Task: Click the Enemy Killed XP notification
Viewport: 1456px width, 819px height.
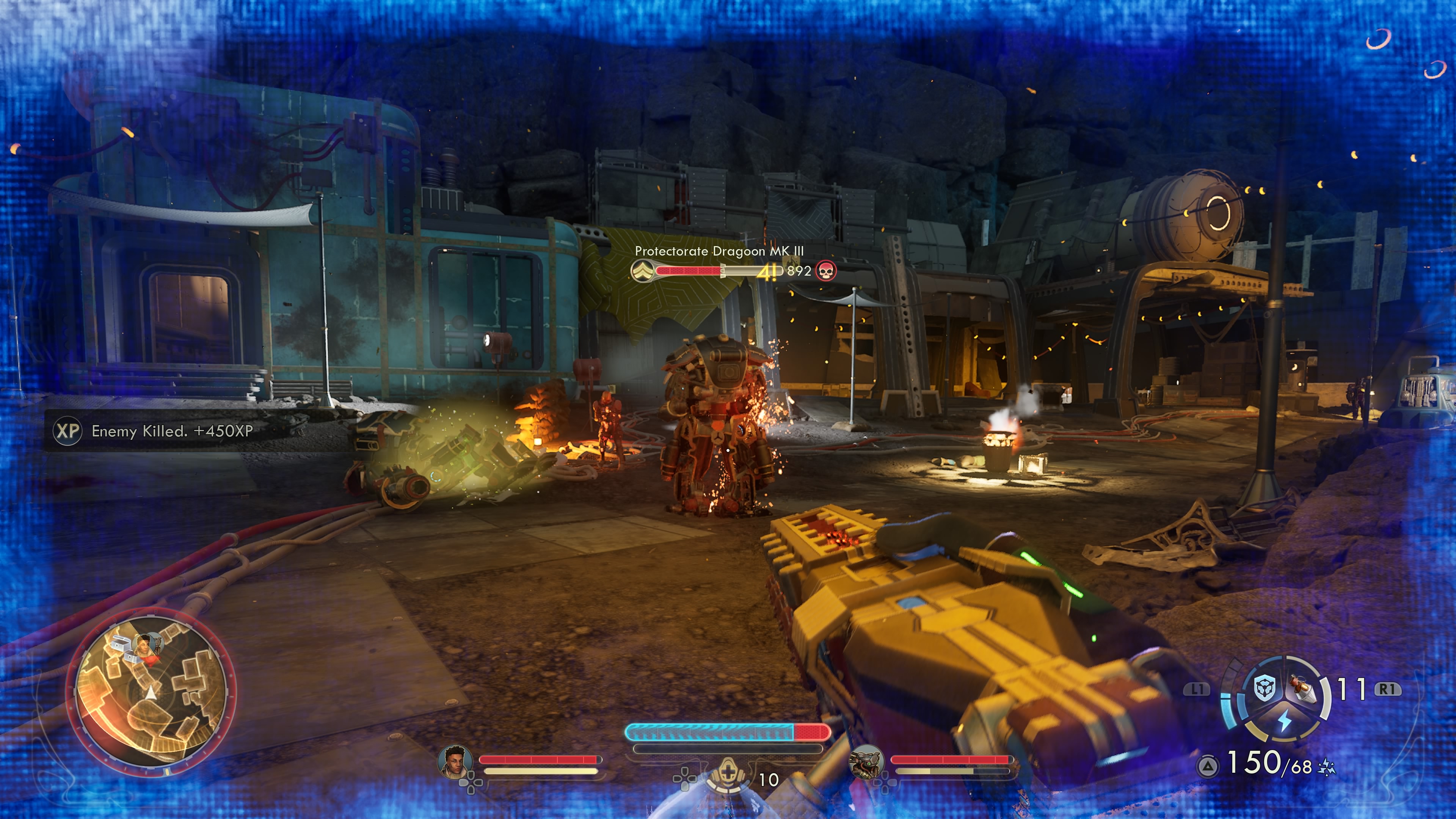Action: coord(169,431)
